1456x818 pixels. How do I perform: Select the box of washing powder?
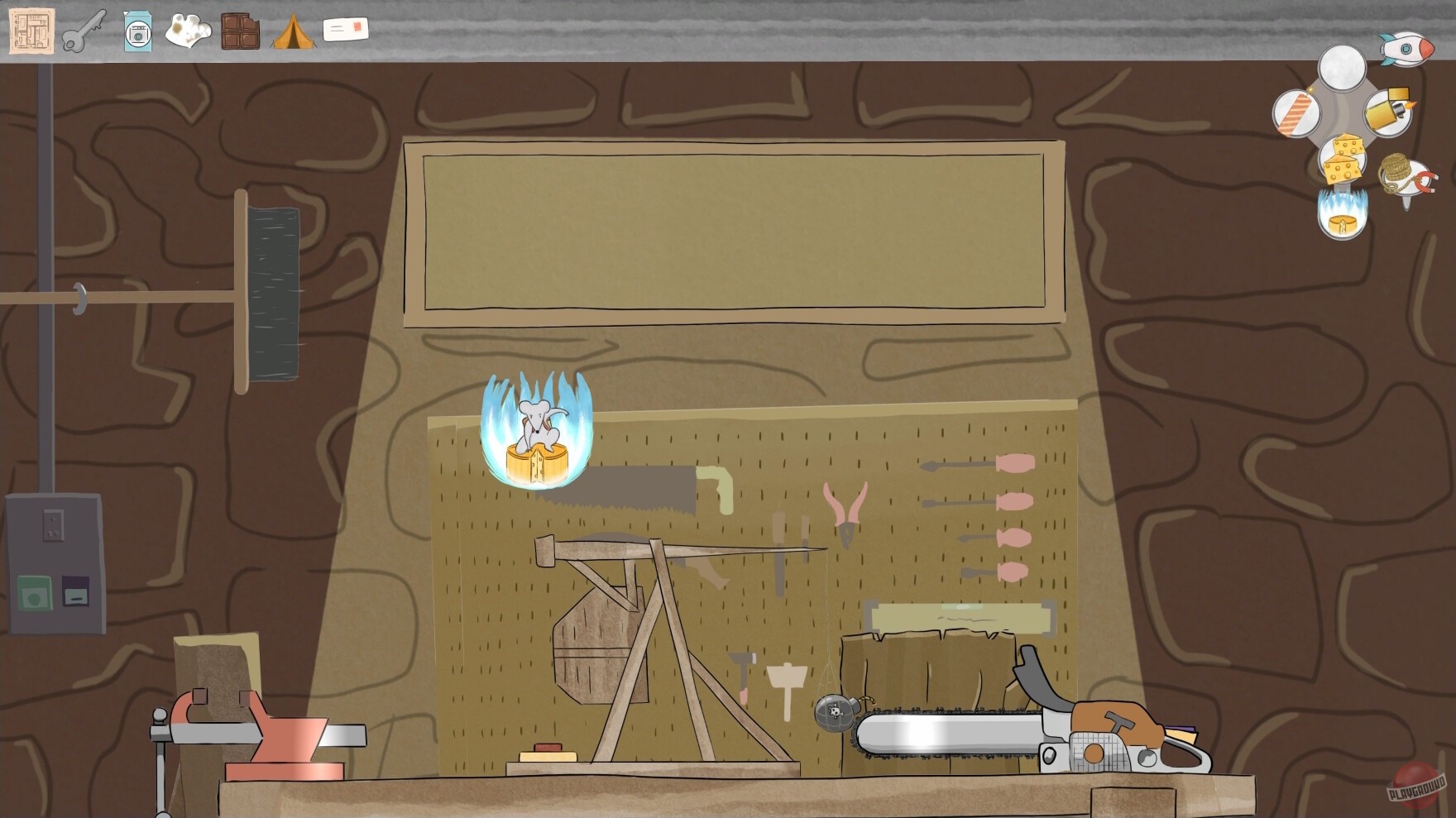pos(137,33)
